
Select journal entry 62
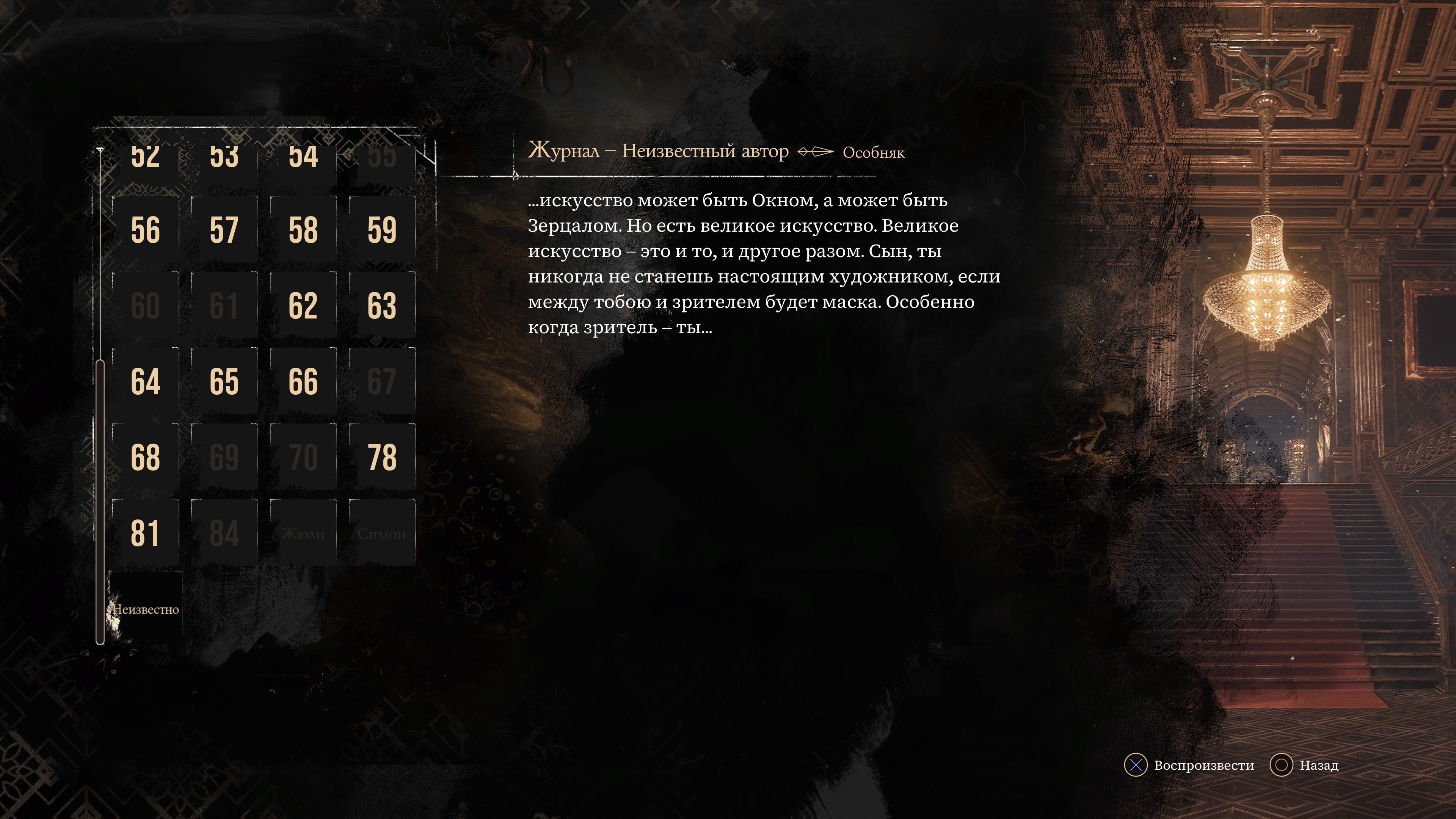coord(303,305)
